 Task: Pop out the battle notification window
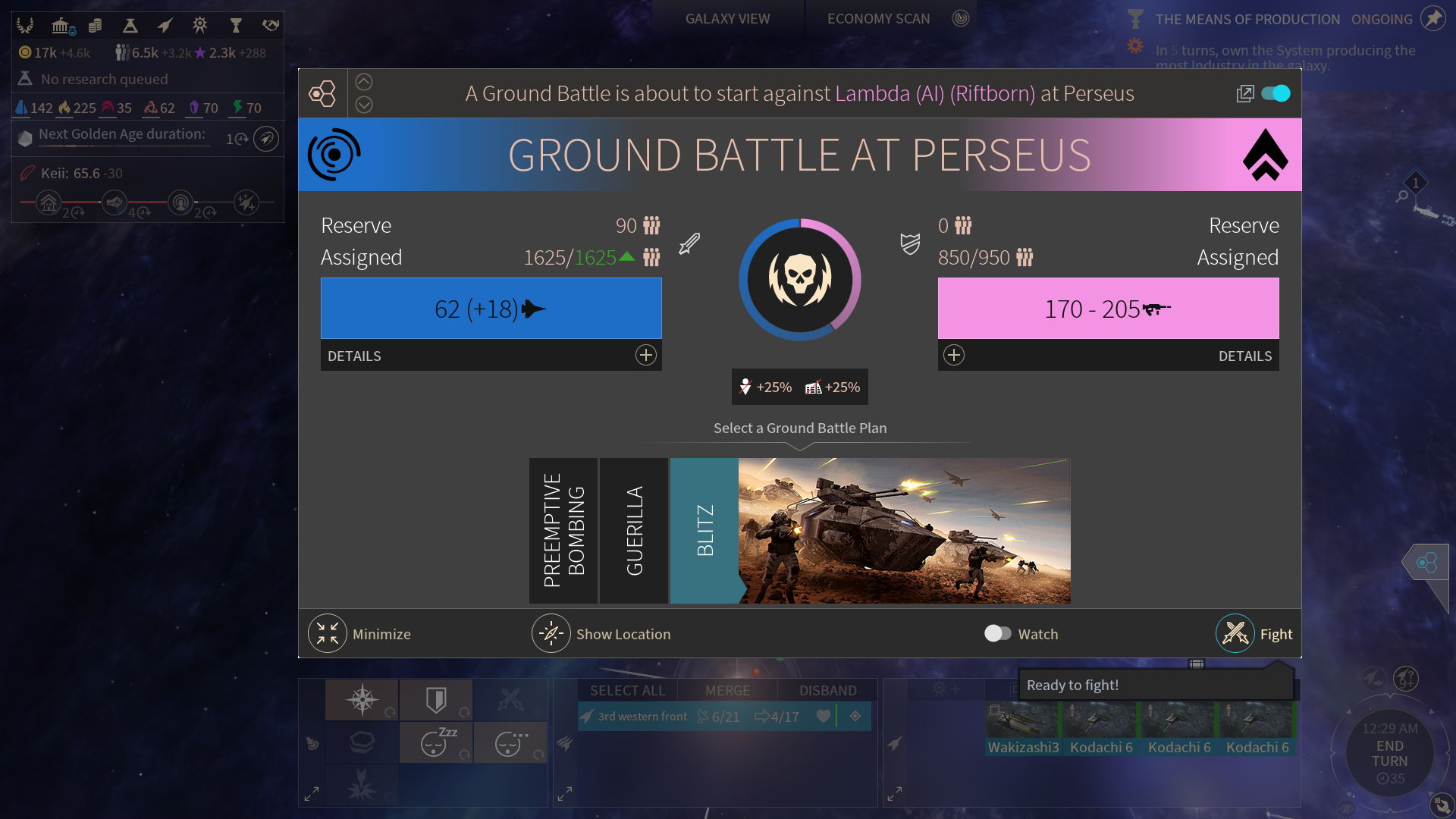click(1244, 93)
